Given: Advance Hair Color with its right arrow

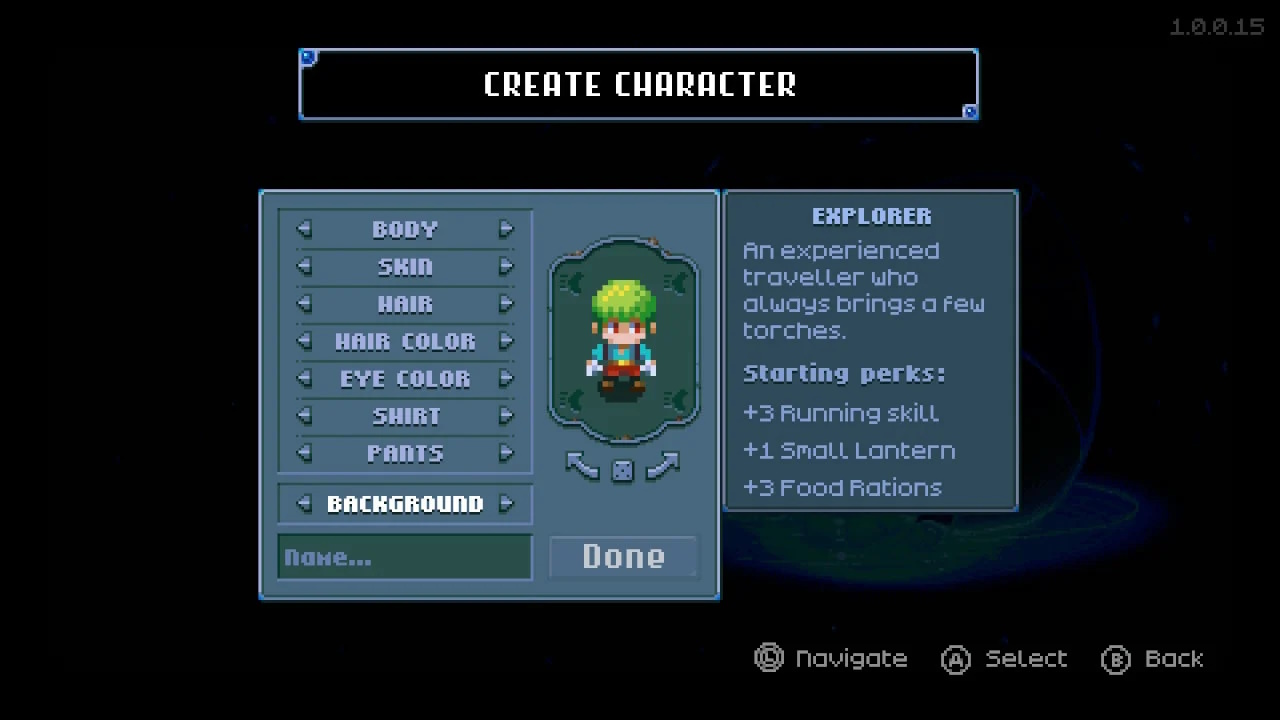Looking at the screenshot, I should point(506,341).
